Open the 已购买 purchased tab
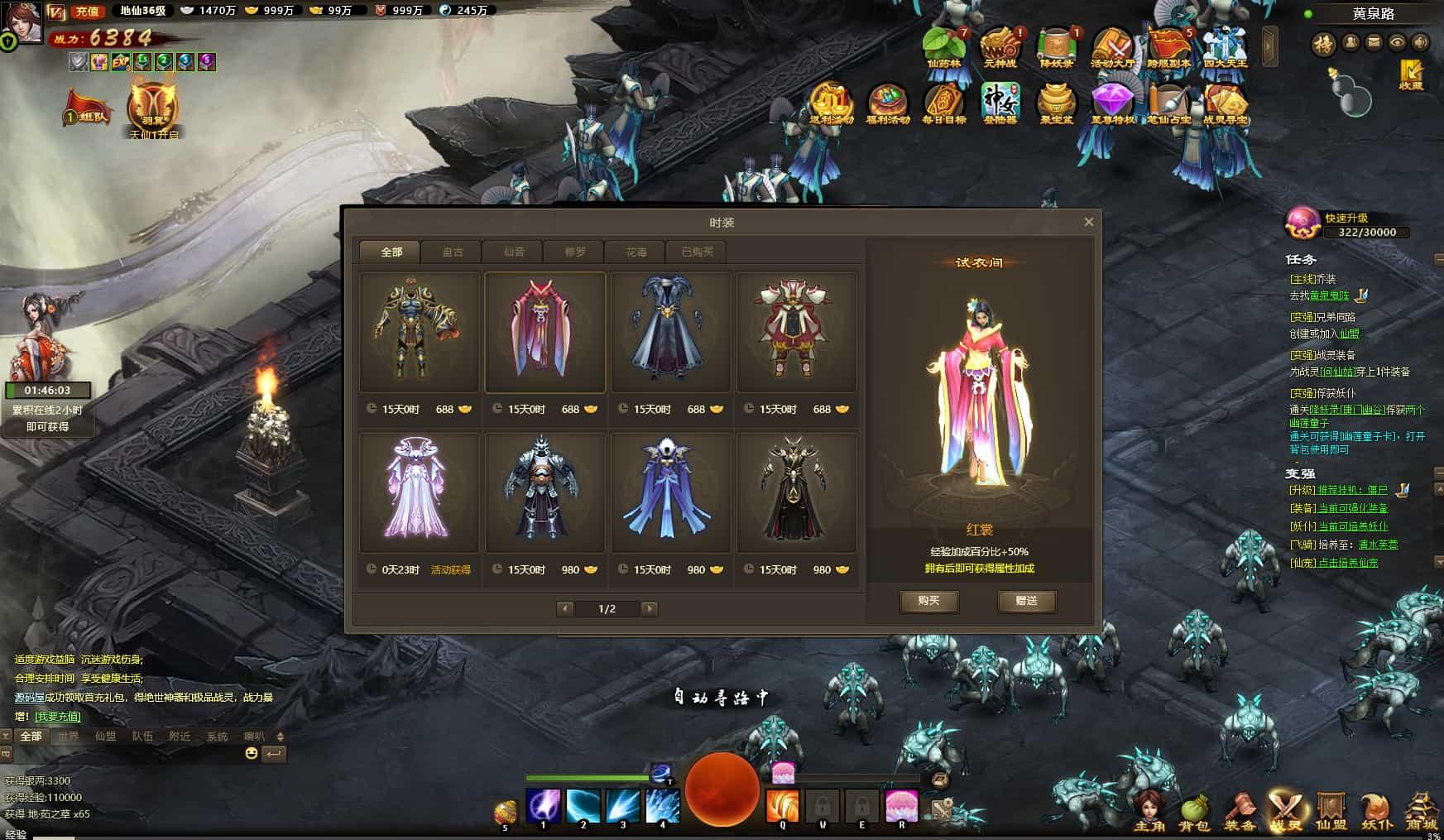Image resolution: width=1444 pixels, height=840 pixels. pos(697,252)
